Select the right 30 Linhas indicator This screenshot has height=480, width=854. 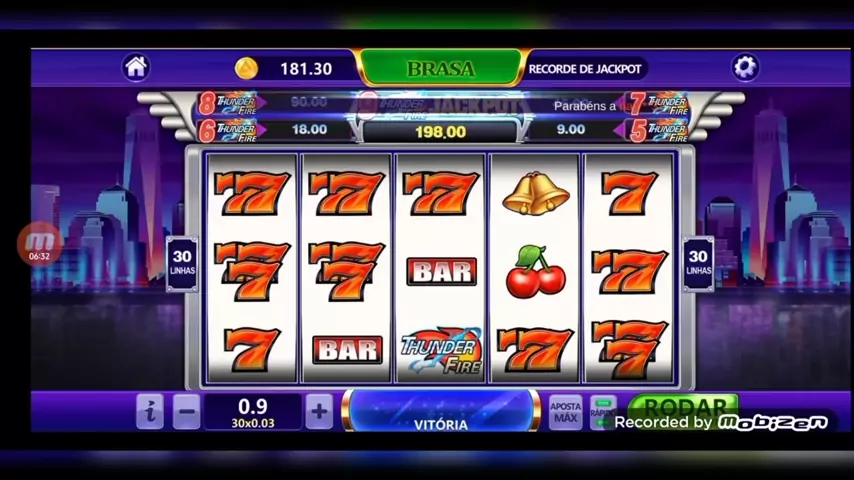click(x=698, y=263)
